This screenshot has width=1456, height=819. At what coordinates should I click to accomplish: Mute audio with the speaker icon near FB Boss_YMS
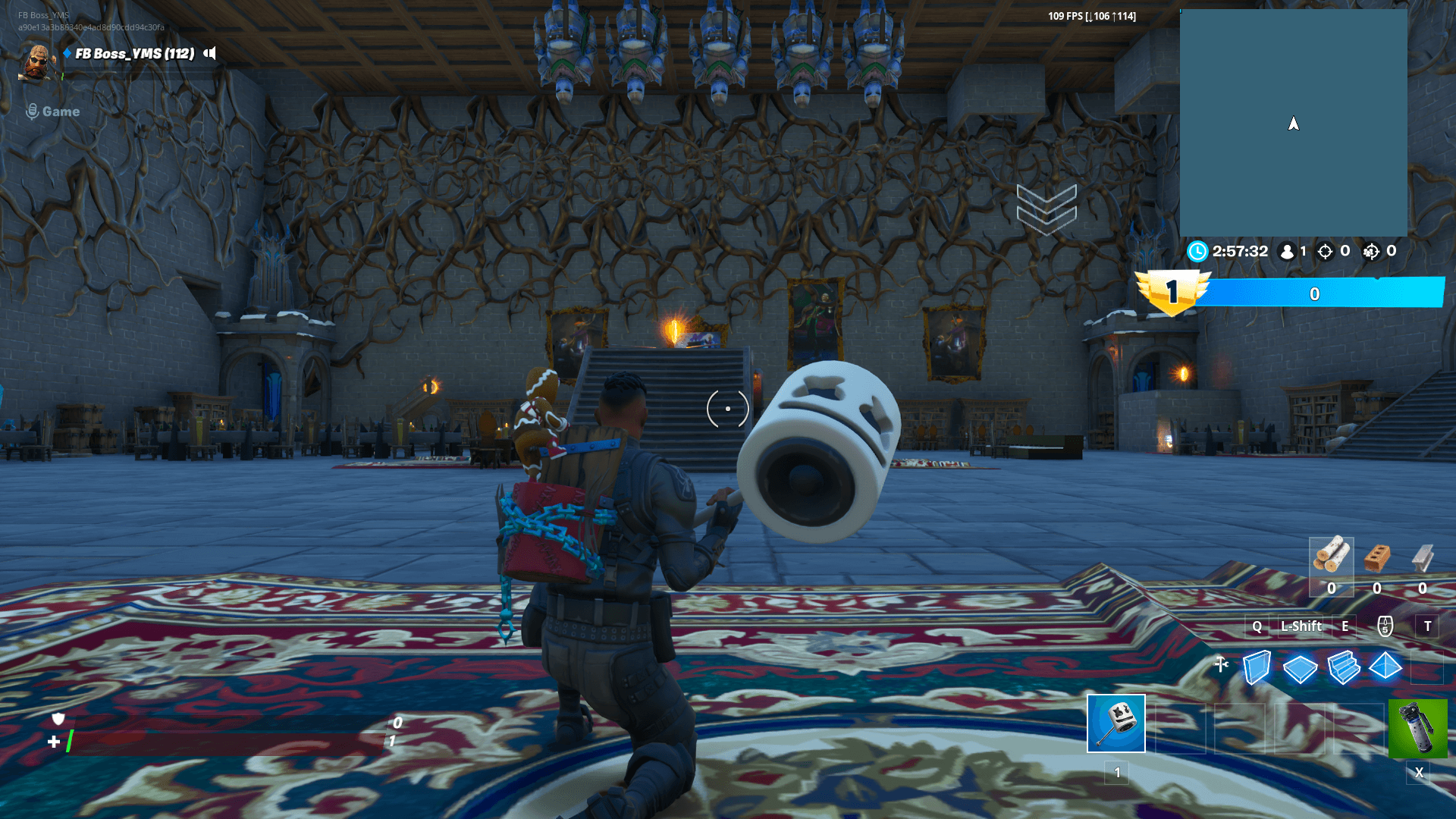(209, 55)
